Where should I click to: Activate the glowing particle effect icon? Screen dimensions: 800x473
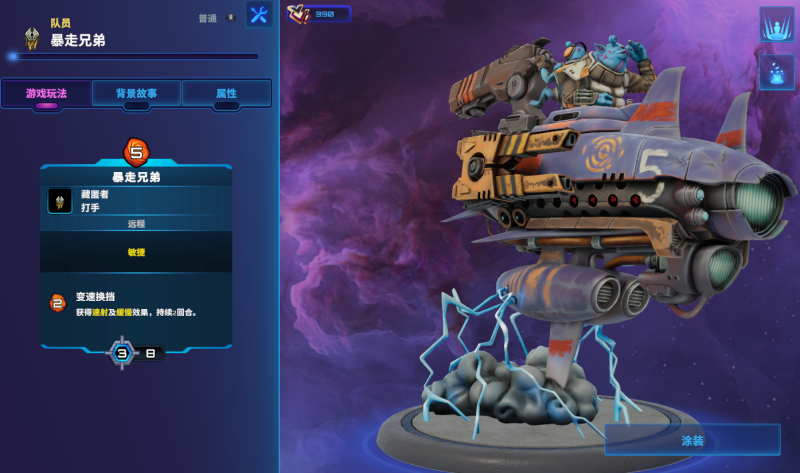[x=776, y=72]
